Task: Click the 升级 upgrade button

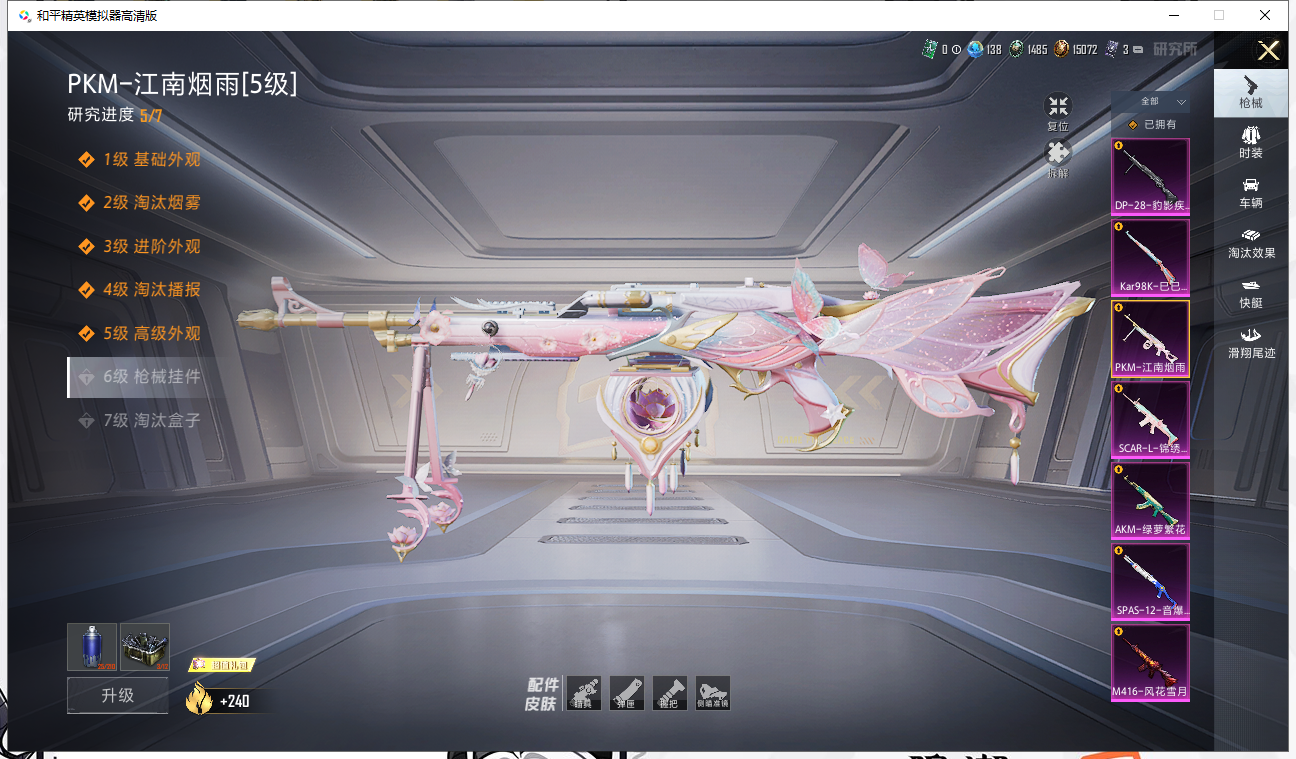Action: point(117,695)
